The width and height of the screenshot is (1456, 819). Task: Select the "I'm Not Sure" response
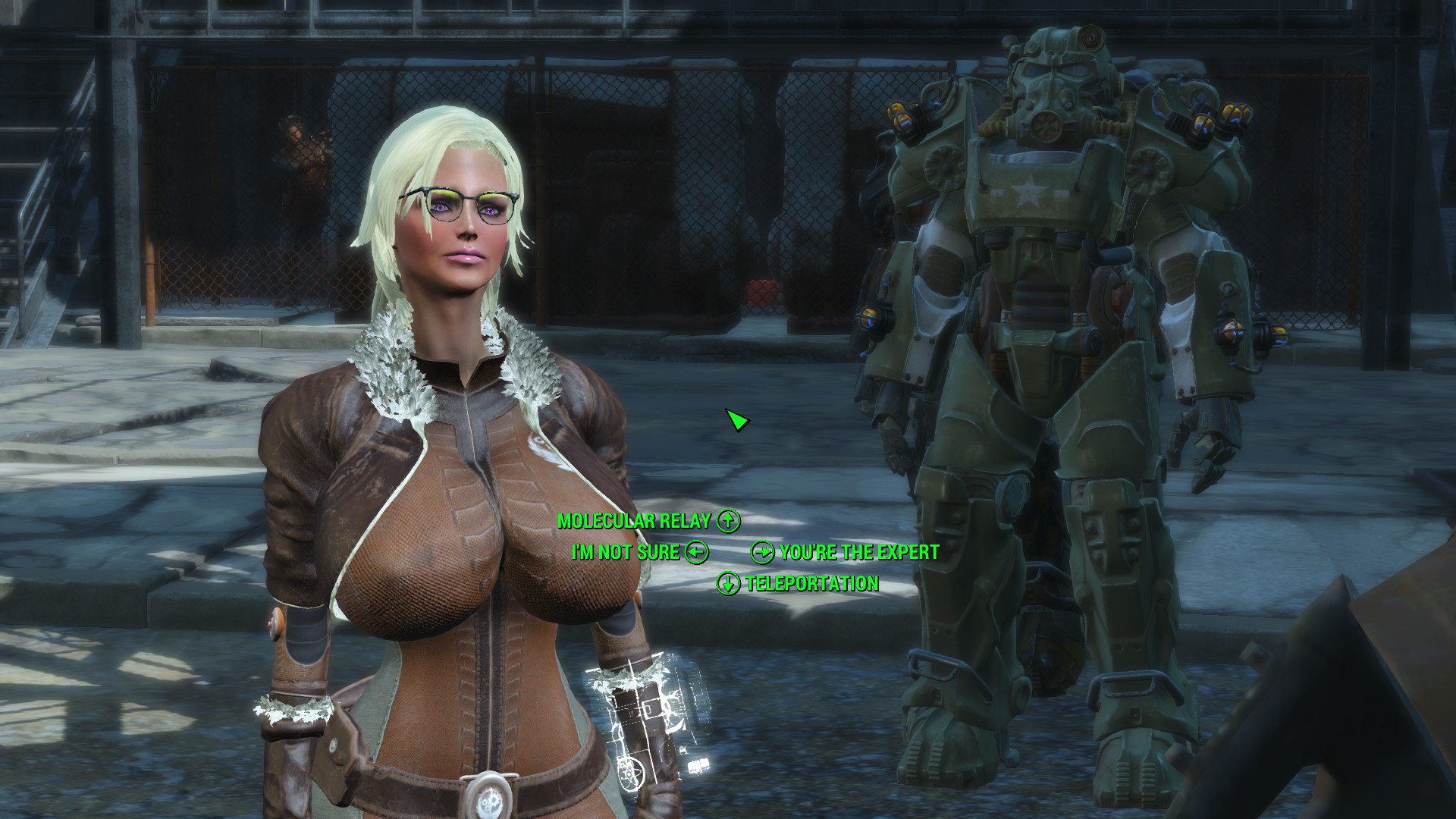[x=626, y=552]
